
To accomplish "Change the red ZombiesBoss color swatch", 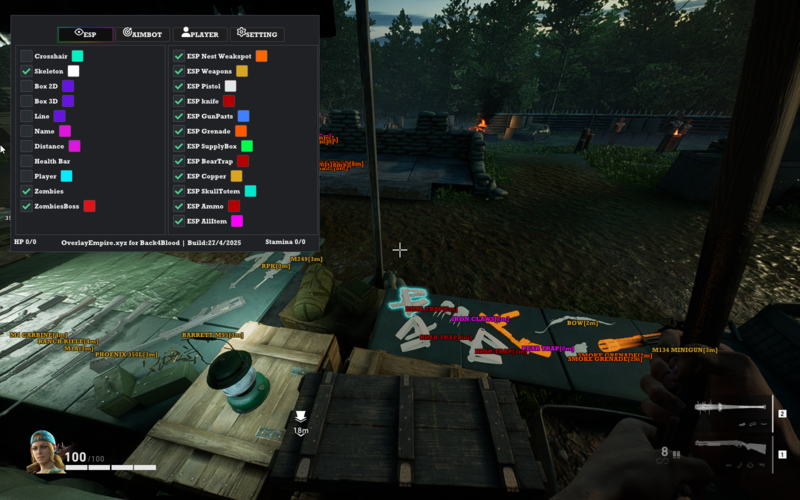I will [90, 206].
